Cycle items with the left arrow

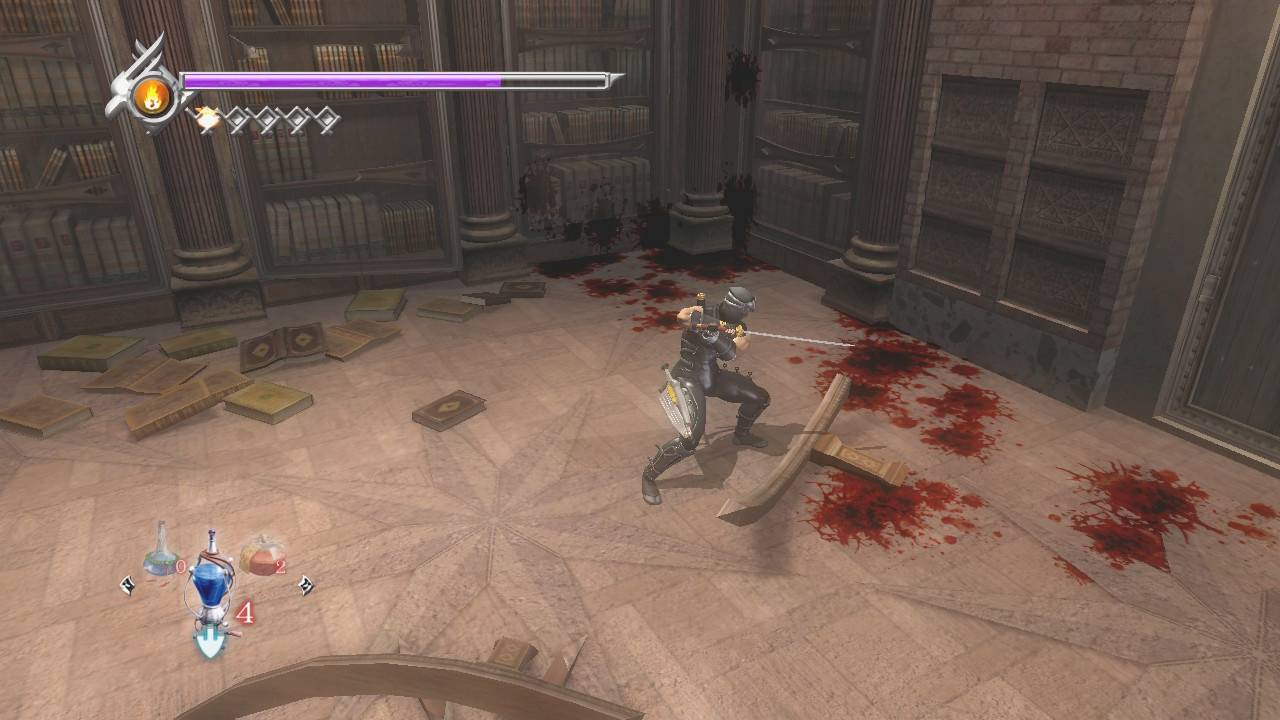click(x=126, y=585)
